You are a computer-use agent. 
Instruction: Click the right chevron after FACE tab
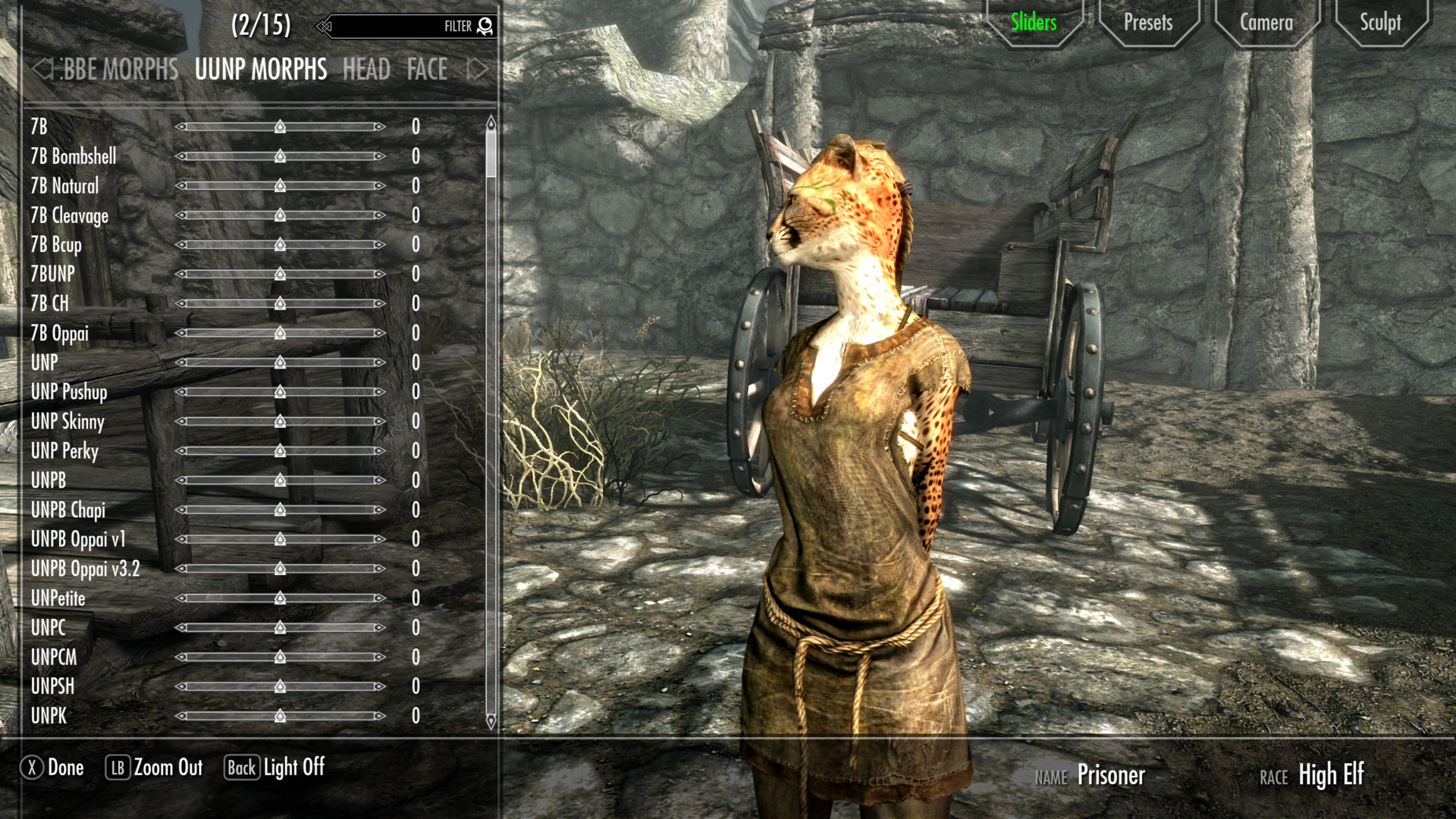click(476, 70)
